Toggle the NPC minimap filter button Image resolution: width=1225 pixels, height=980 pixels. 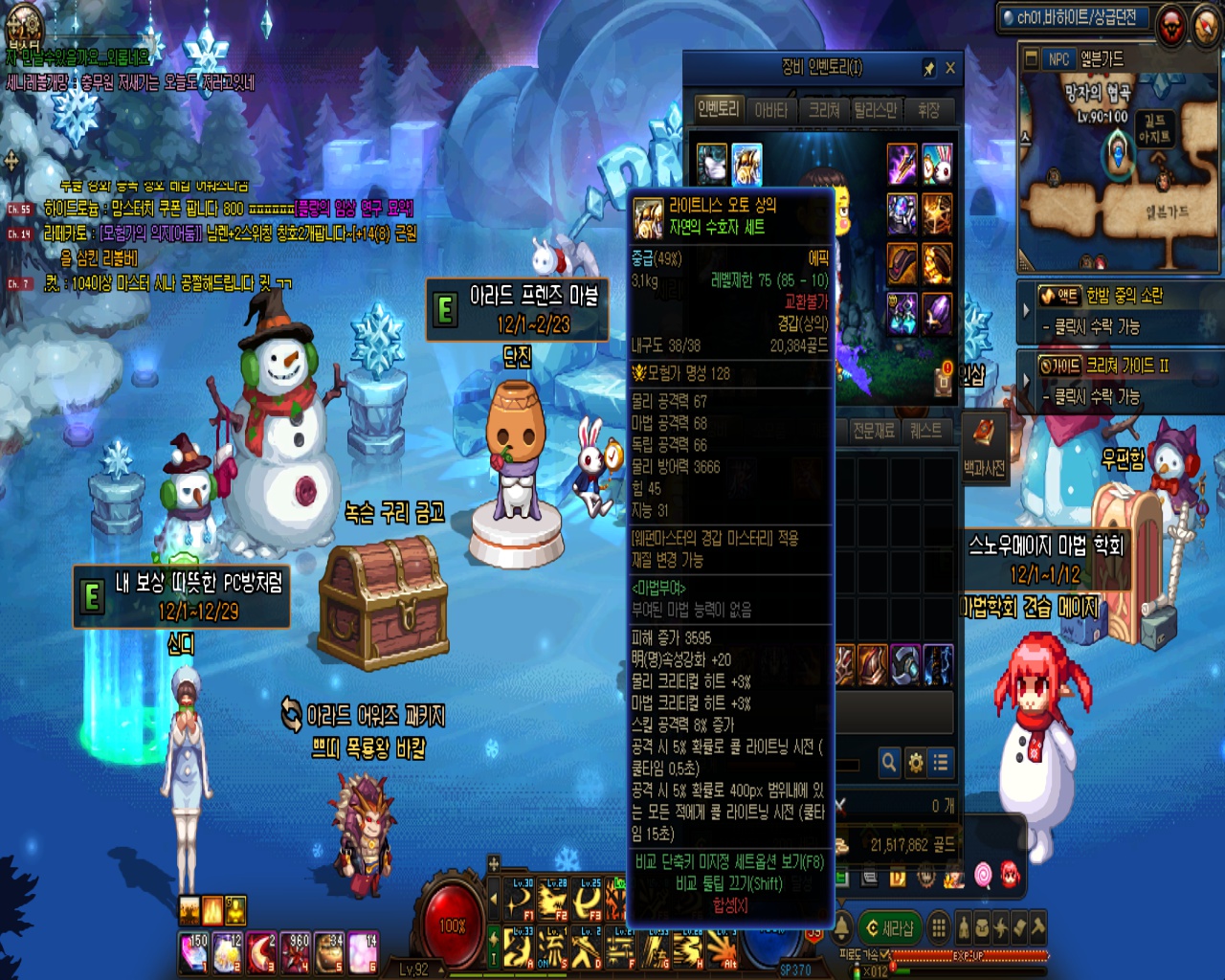[1058, 59]
